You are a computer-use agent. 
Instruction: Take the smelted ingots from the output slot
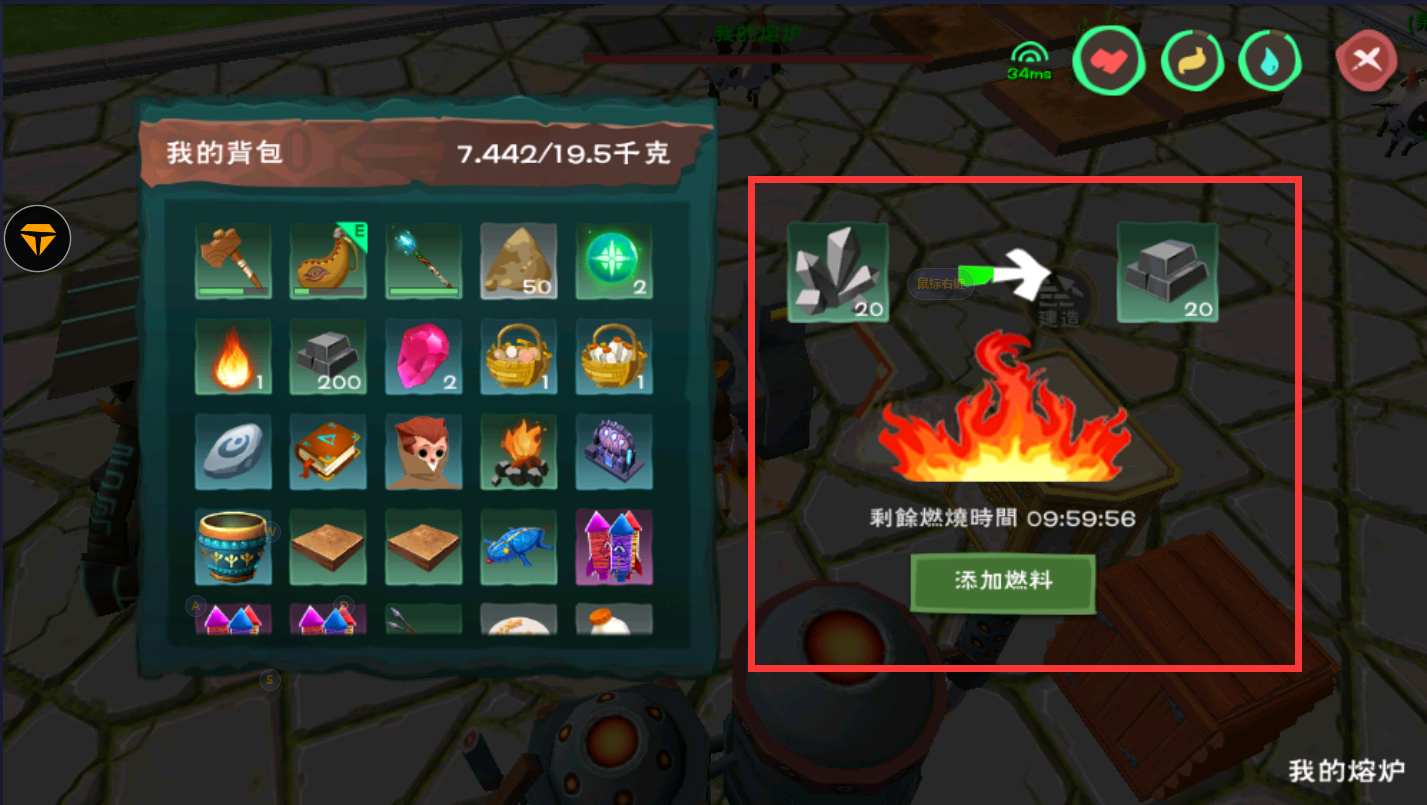click(x=1167, y=272)
